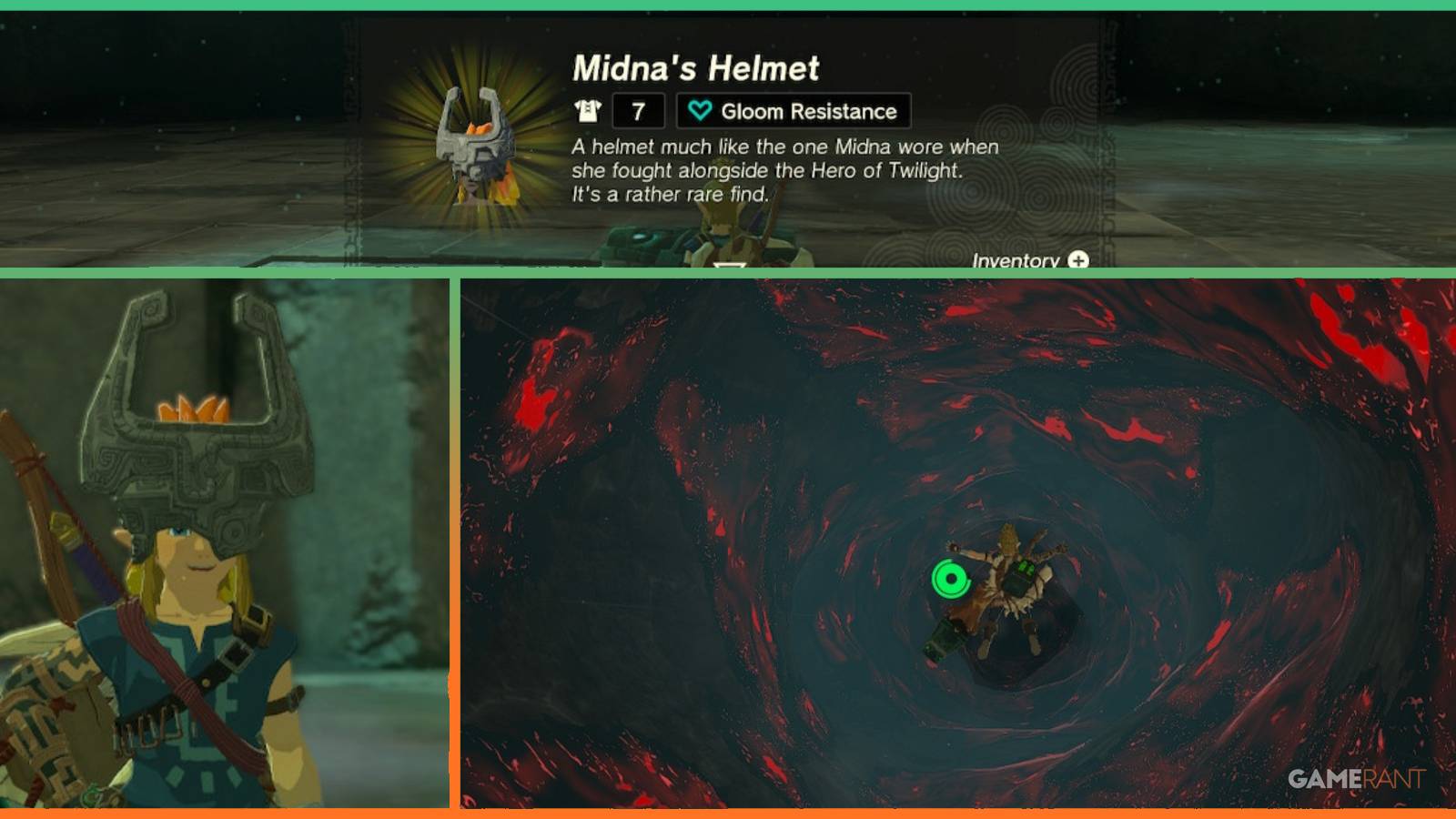1456x819 pixels.
Task: Click the Gloom Resistance label text
Action: click(808, 112)
